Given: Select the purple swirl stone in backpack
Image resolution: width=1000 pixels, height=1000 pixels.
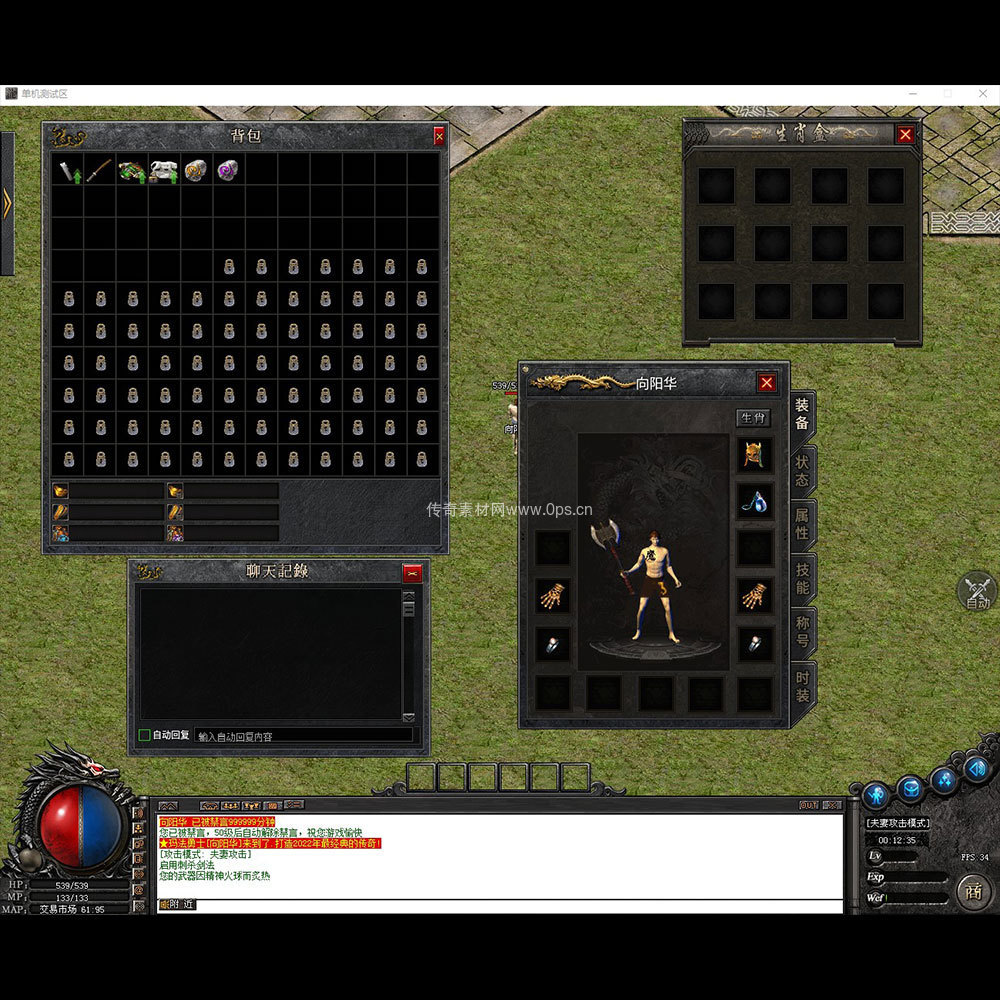Looking at the screenshot, I should click(x=228, y=170).
